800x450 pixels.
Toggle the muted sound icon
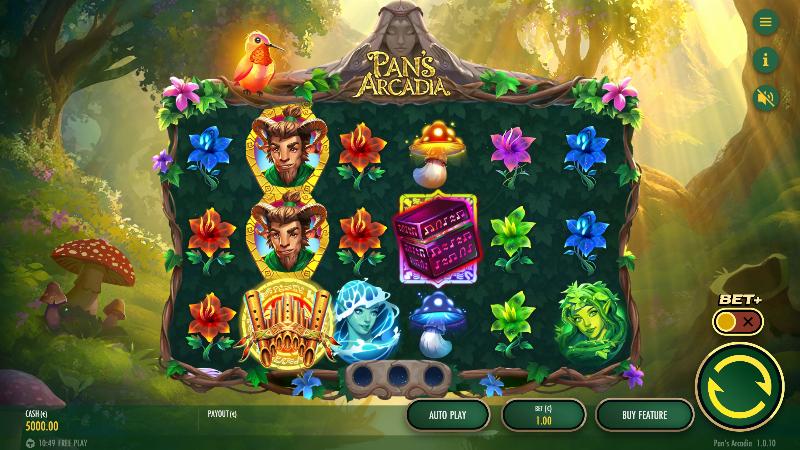coord(766,98)
